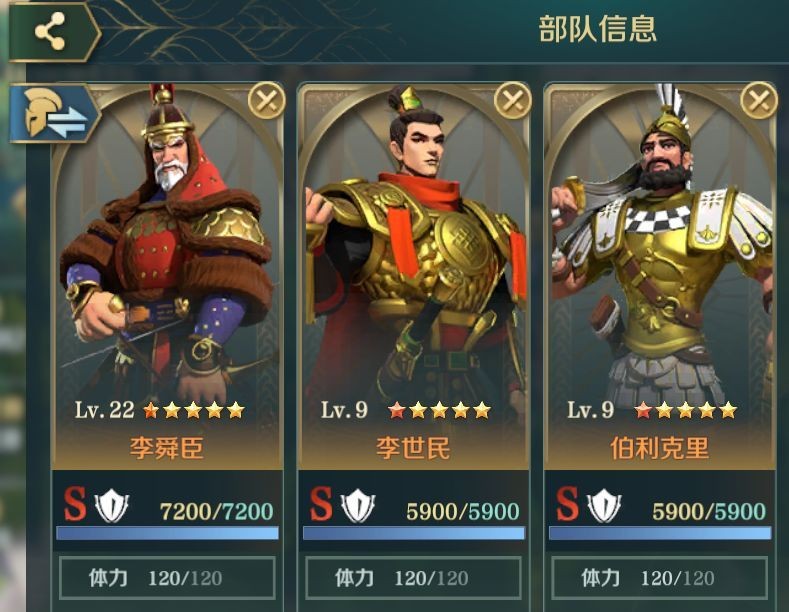Remove 李舜臣 from the troop
Viewport: 789px width, 612px height.
[266, 100]
